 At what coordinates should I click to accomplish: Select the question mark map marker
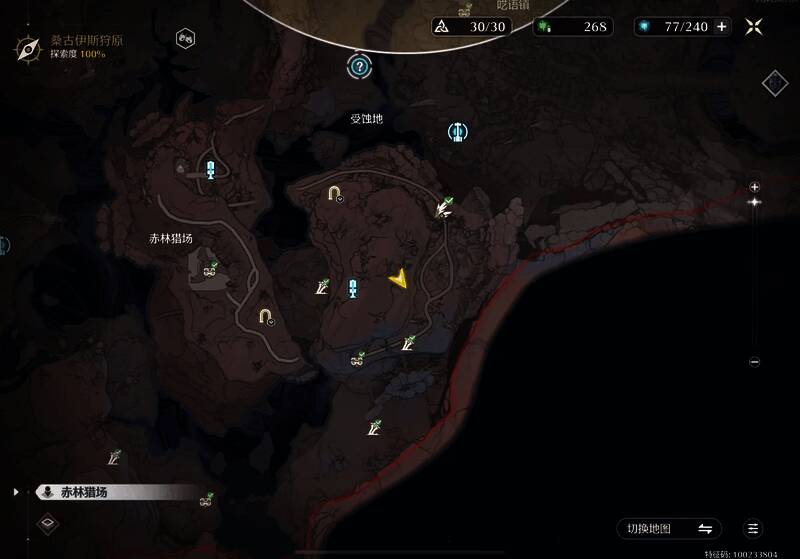[359, 67]
